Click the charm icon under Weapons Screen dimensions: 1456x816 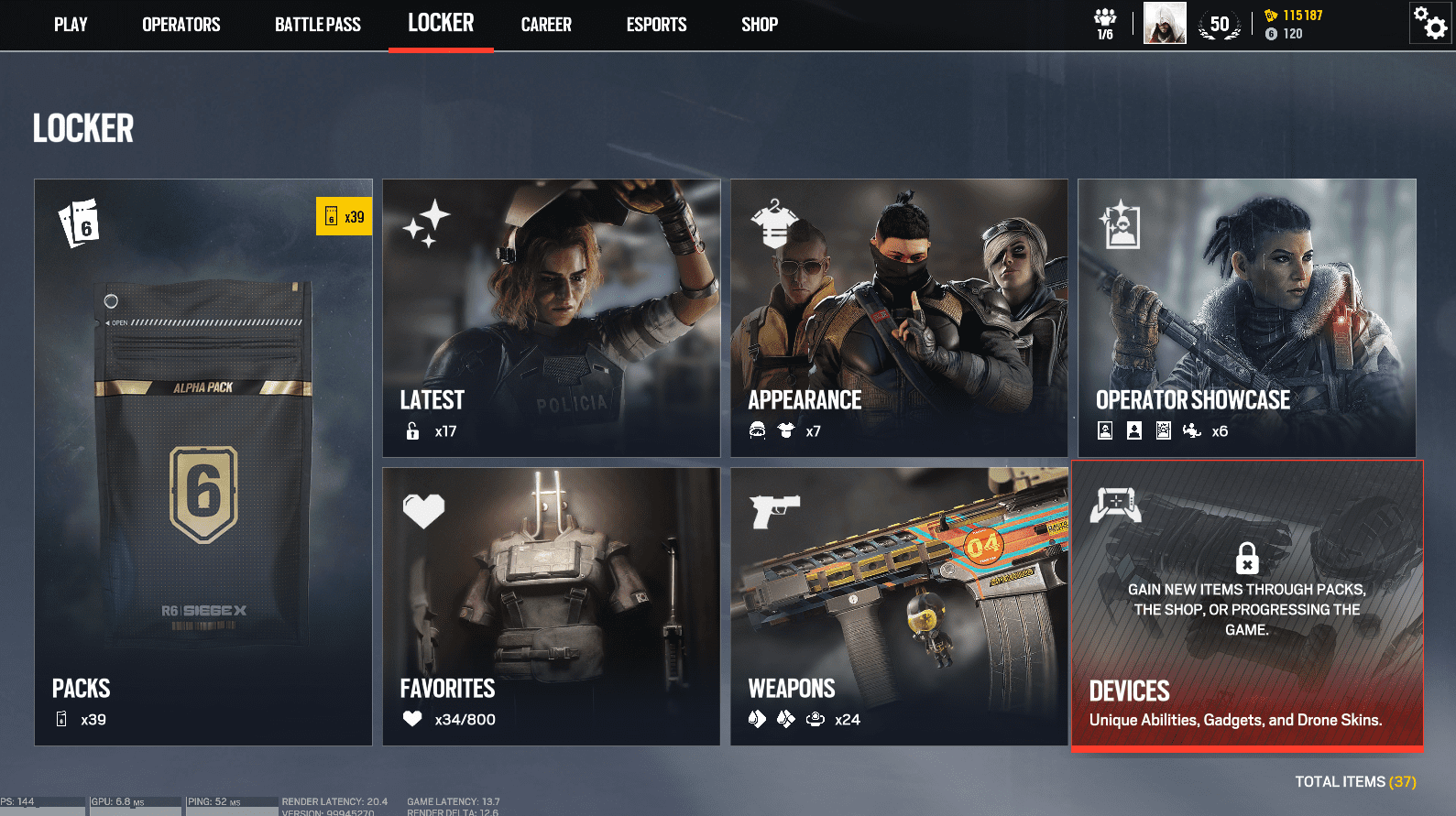(816, 719)
